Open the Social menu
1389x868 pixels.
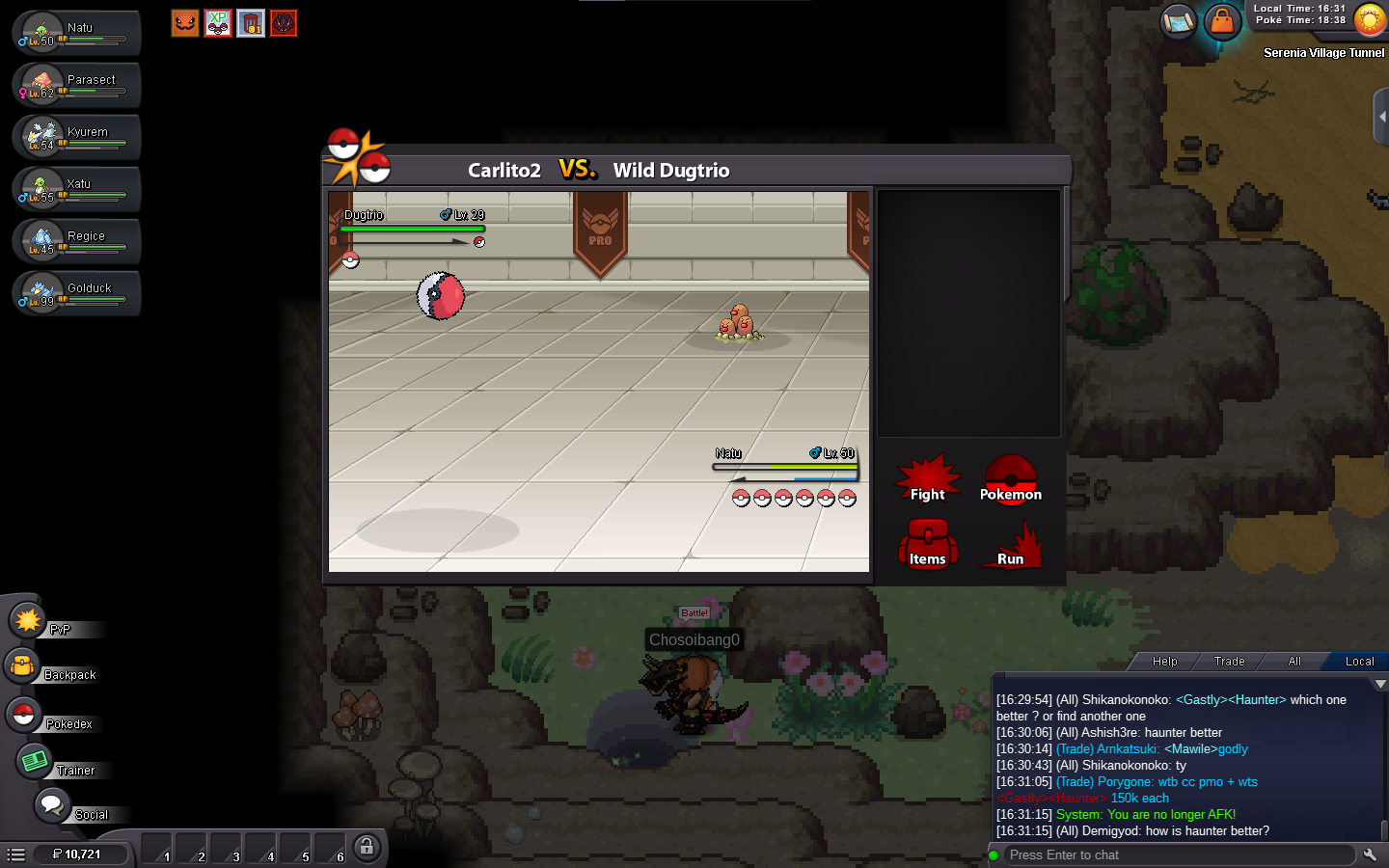pos(52,805)
